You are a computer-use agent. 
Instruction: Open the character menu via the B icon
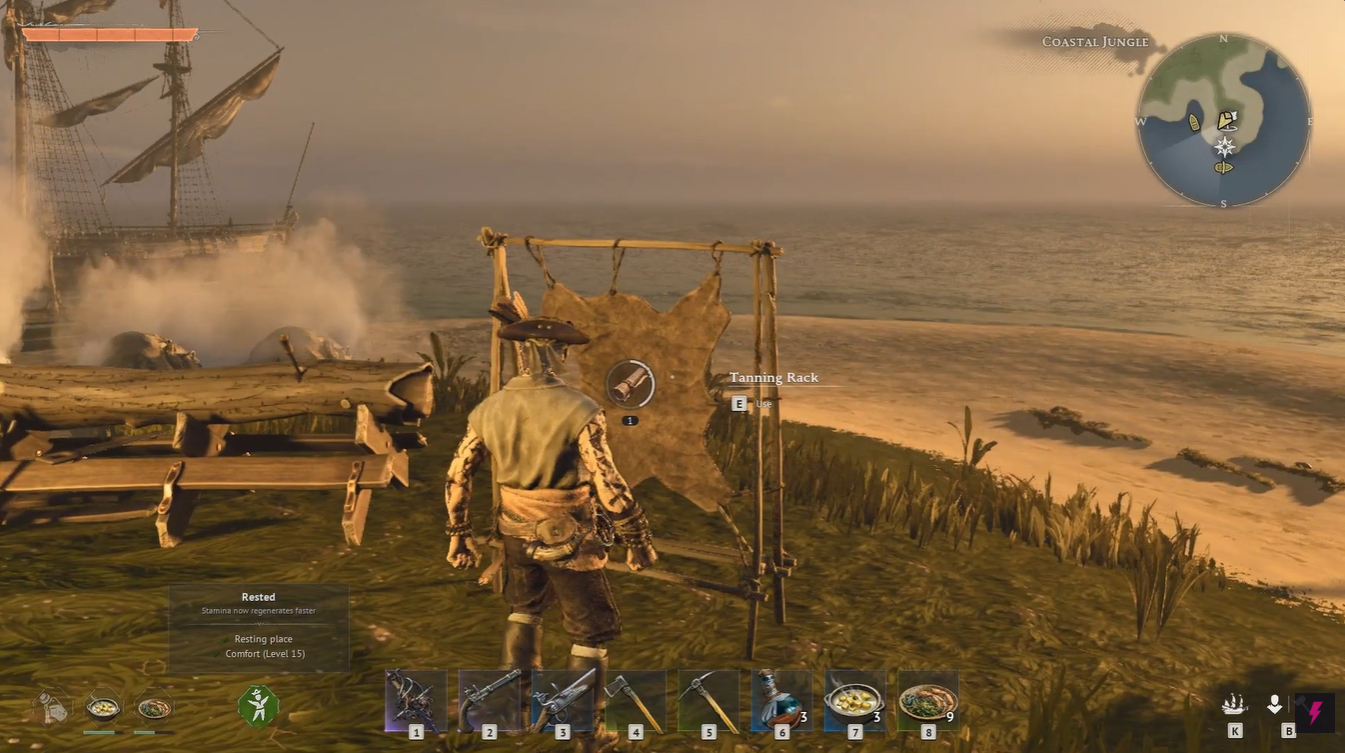coord(1275,705)
